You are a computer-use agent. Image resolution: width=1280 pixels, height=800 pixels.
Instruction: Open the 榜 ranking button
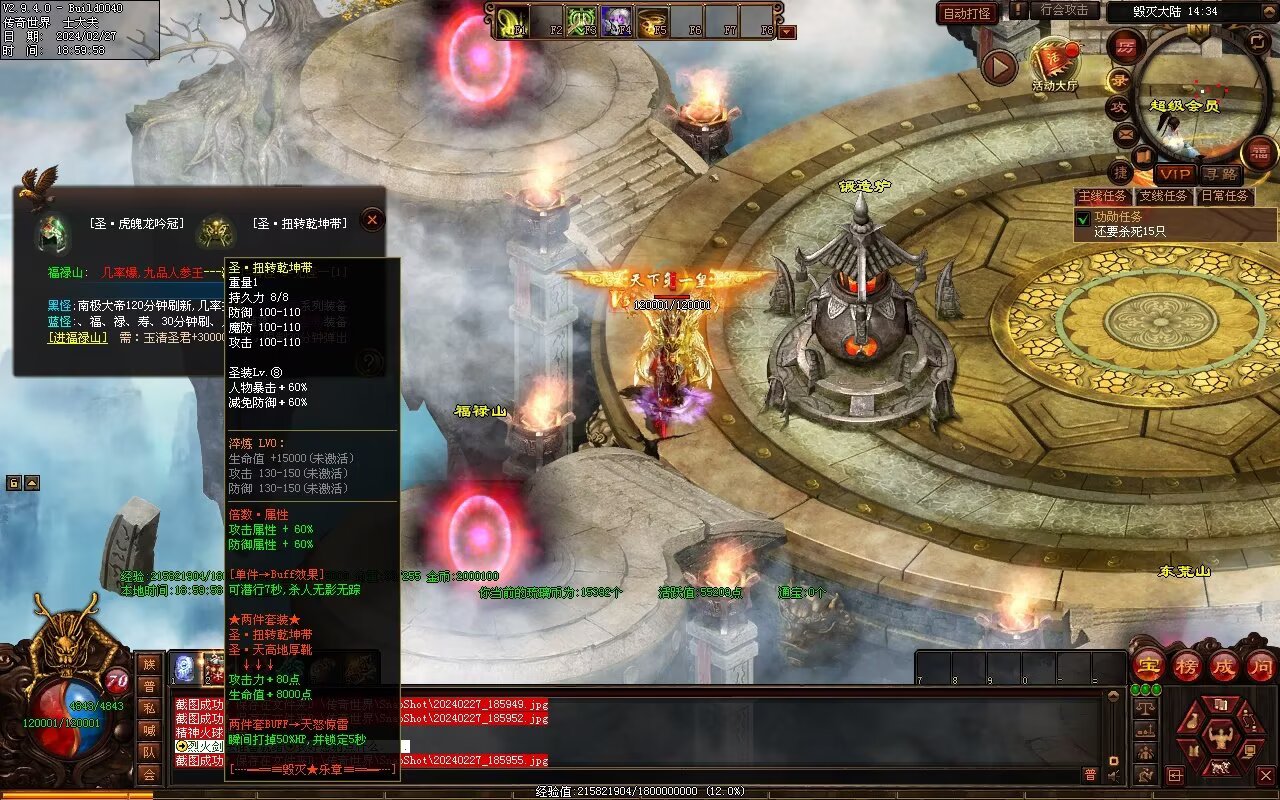[1187, 665]
